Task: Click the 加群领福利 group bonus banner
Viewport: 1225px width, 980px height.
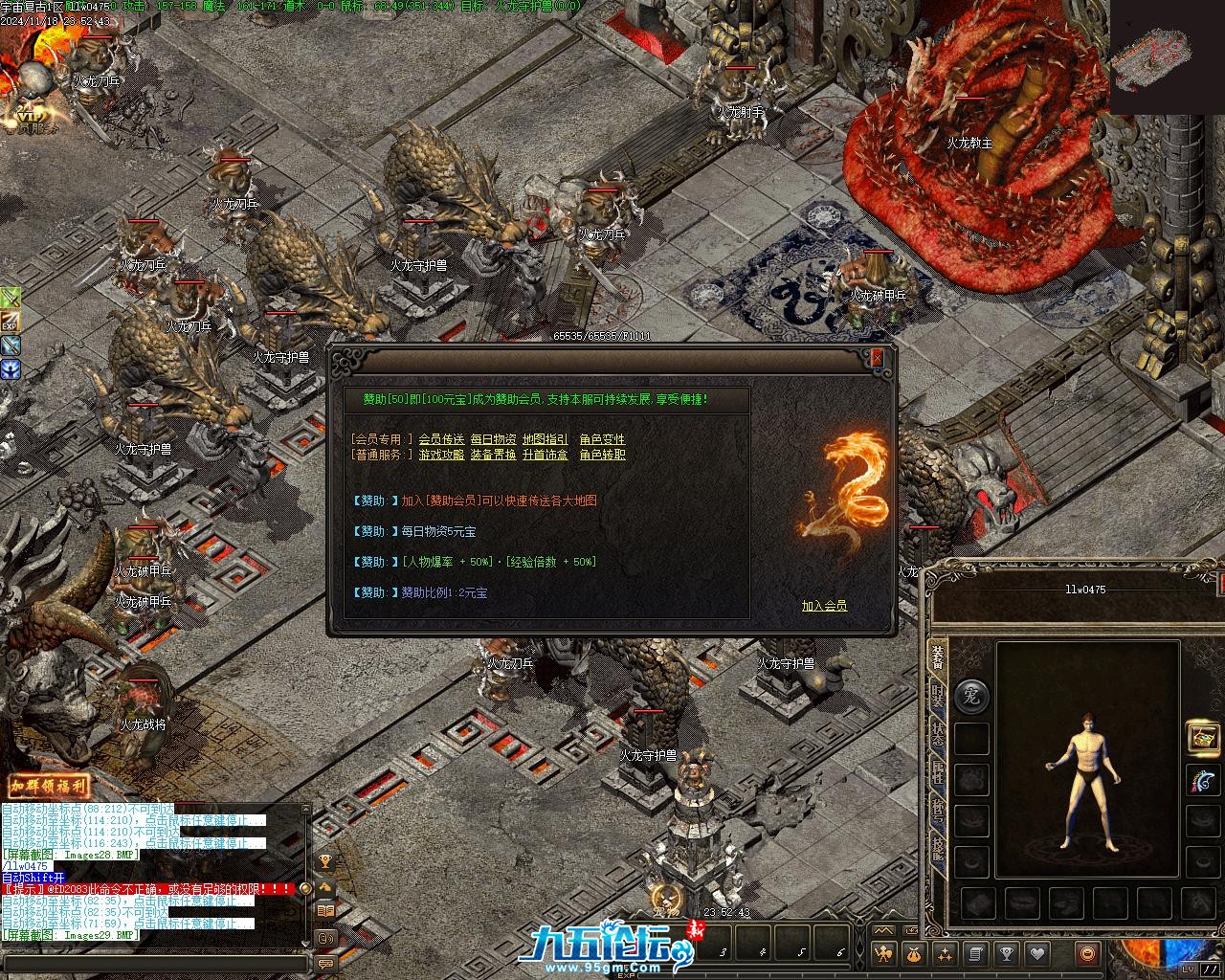Action: click(x=50, y=787)
